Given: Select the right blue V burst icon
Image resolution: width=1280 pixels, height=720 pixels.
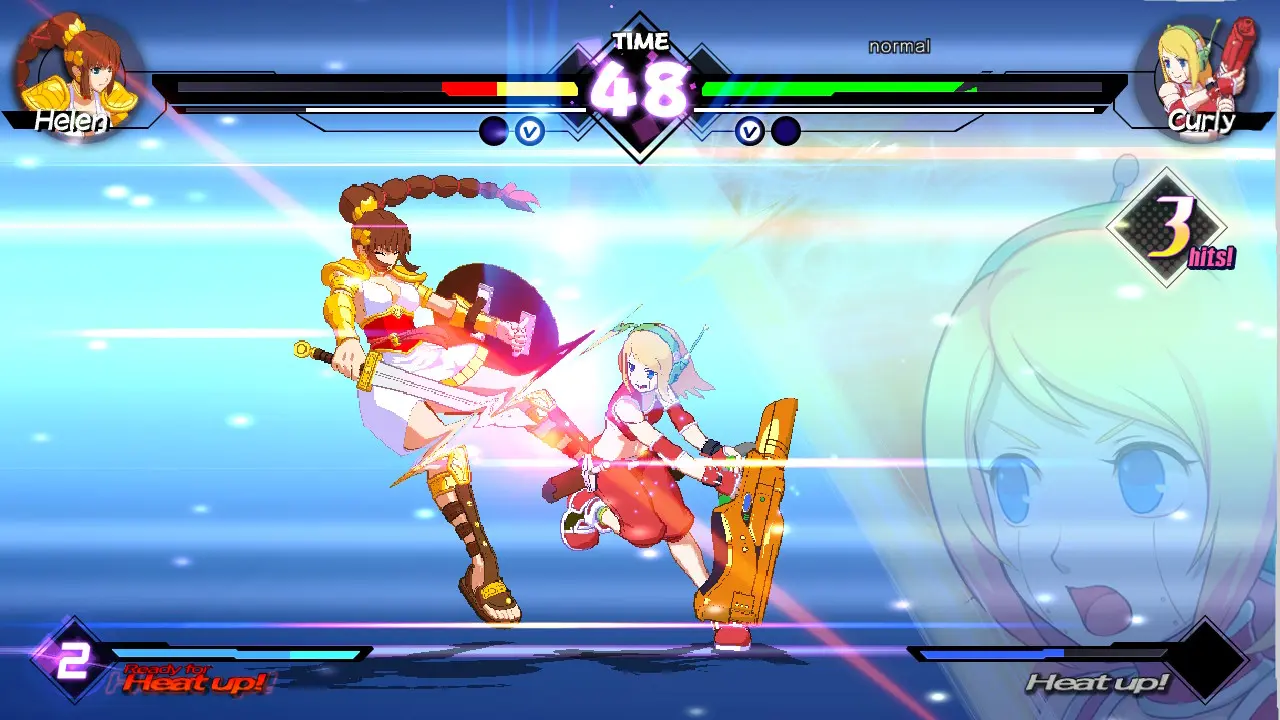Looking at the screenshot, I should coord(752,132).
